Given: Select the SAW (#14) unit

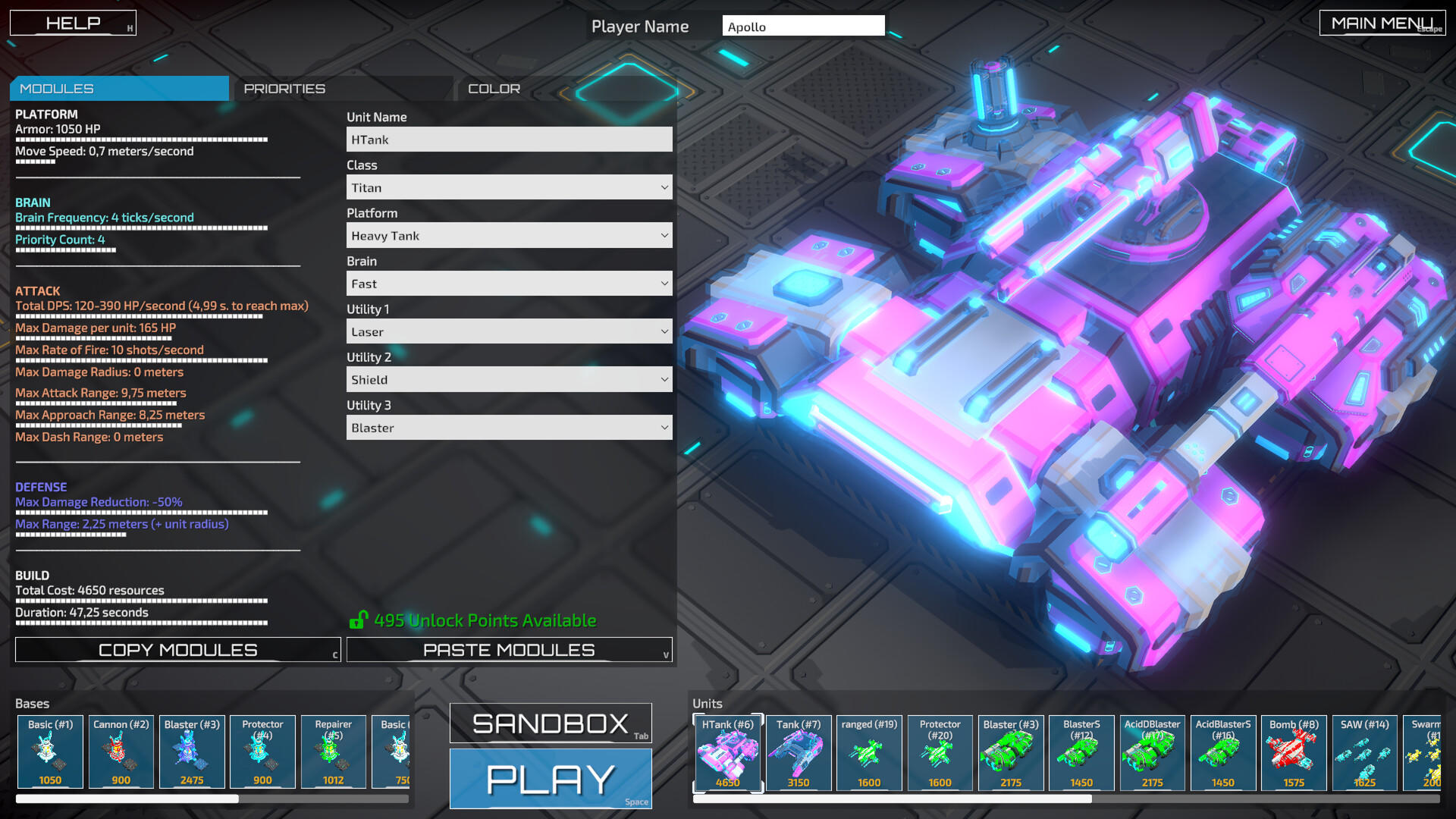Looking at the screenshot, I should 1364,753.
